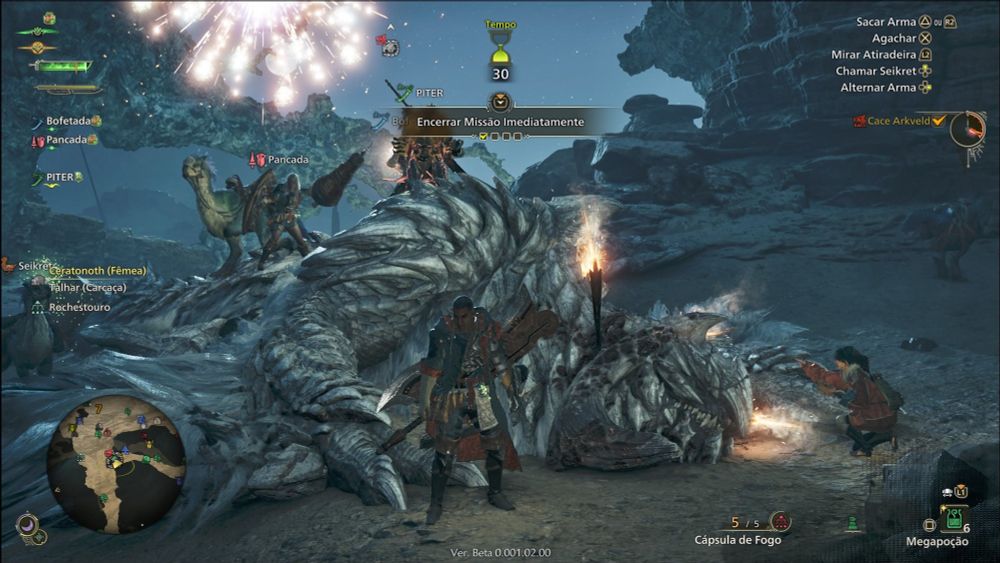Image resolution: width=1000 pixels, height=563 pixels.
Task: Pick Rechestouro from the interaction list
Action: (x=79, y=307)
